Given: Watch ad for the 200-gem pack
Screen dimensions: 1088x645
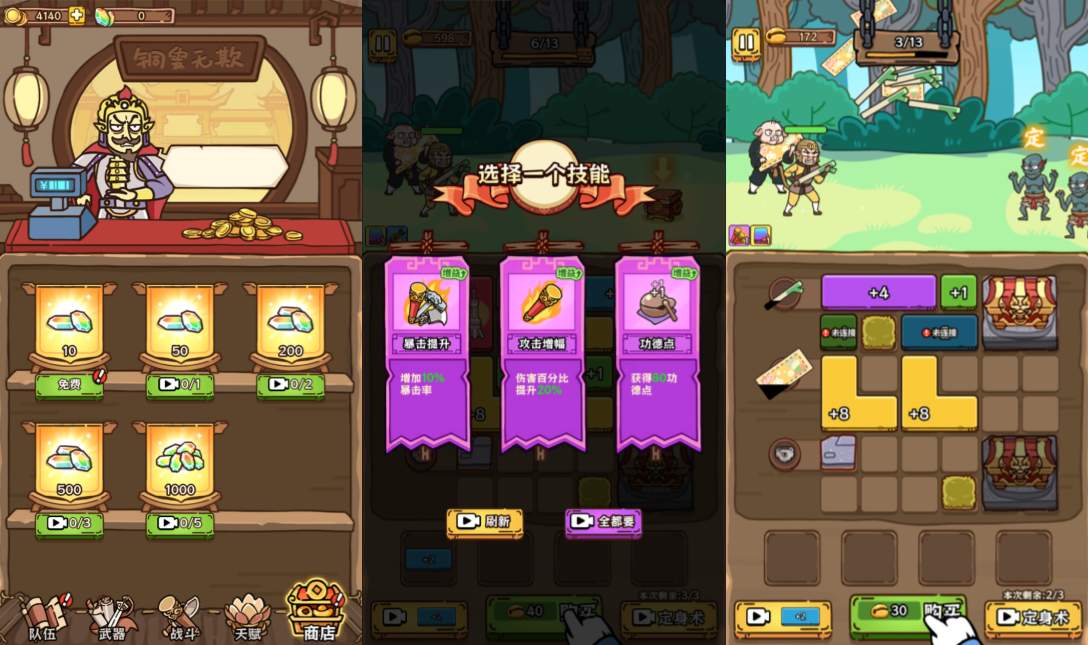Looking at the screenshot, I should (x=290, y=385).
